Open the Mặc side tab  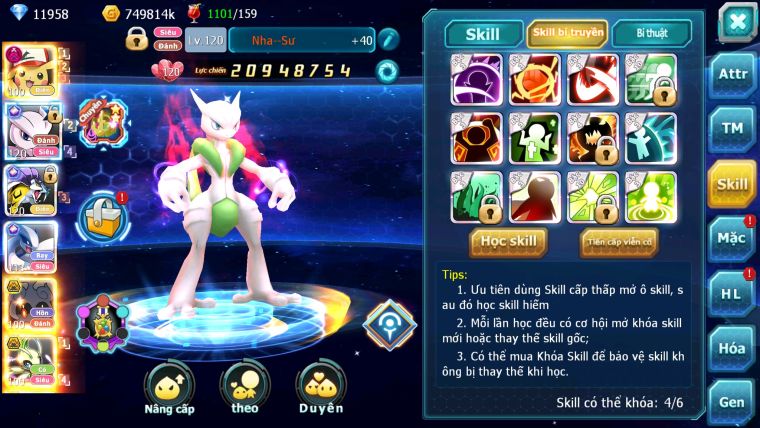coord(731,238)
